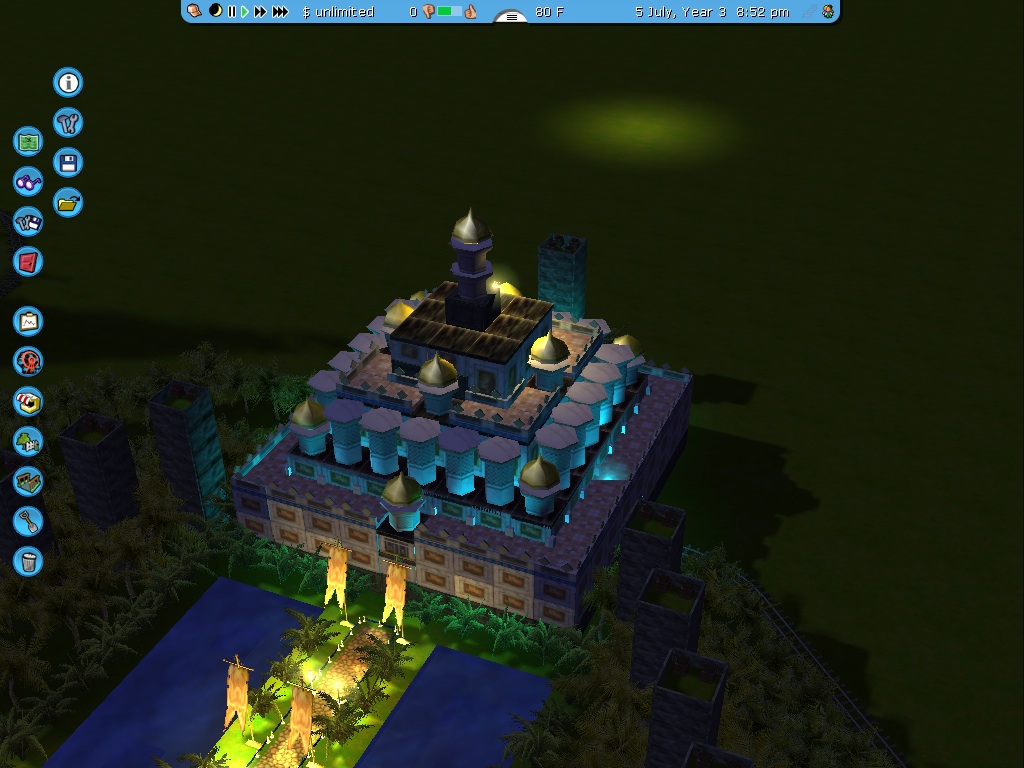This screenshot has width=1024, height=768.
Task: Activate the trash can delete tool
Action: coord(29,561)
